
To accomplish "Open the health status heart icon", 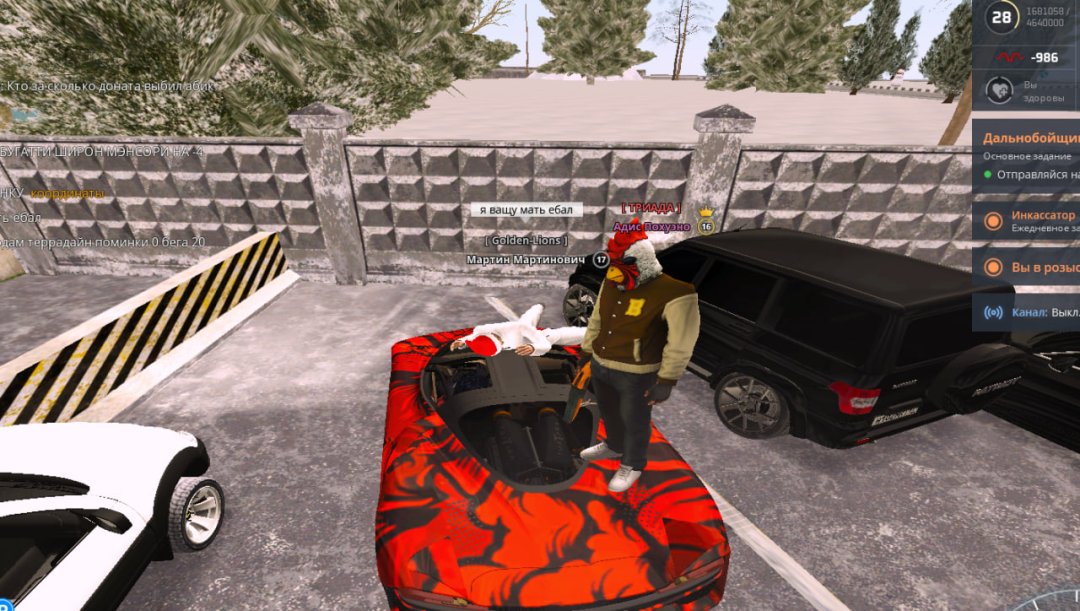I will click(999, 91).
